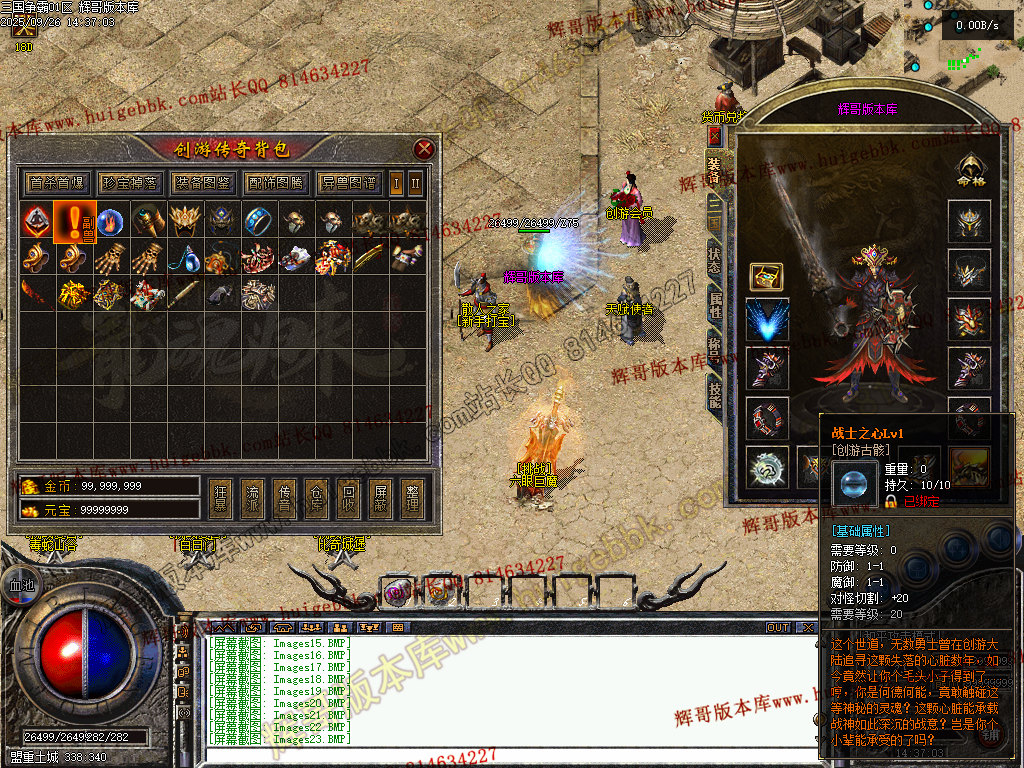The image size is (1024, 768).
Task: Click the OUT button on chat bar
Action: 778,628
